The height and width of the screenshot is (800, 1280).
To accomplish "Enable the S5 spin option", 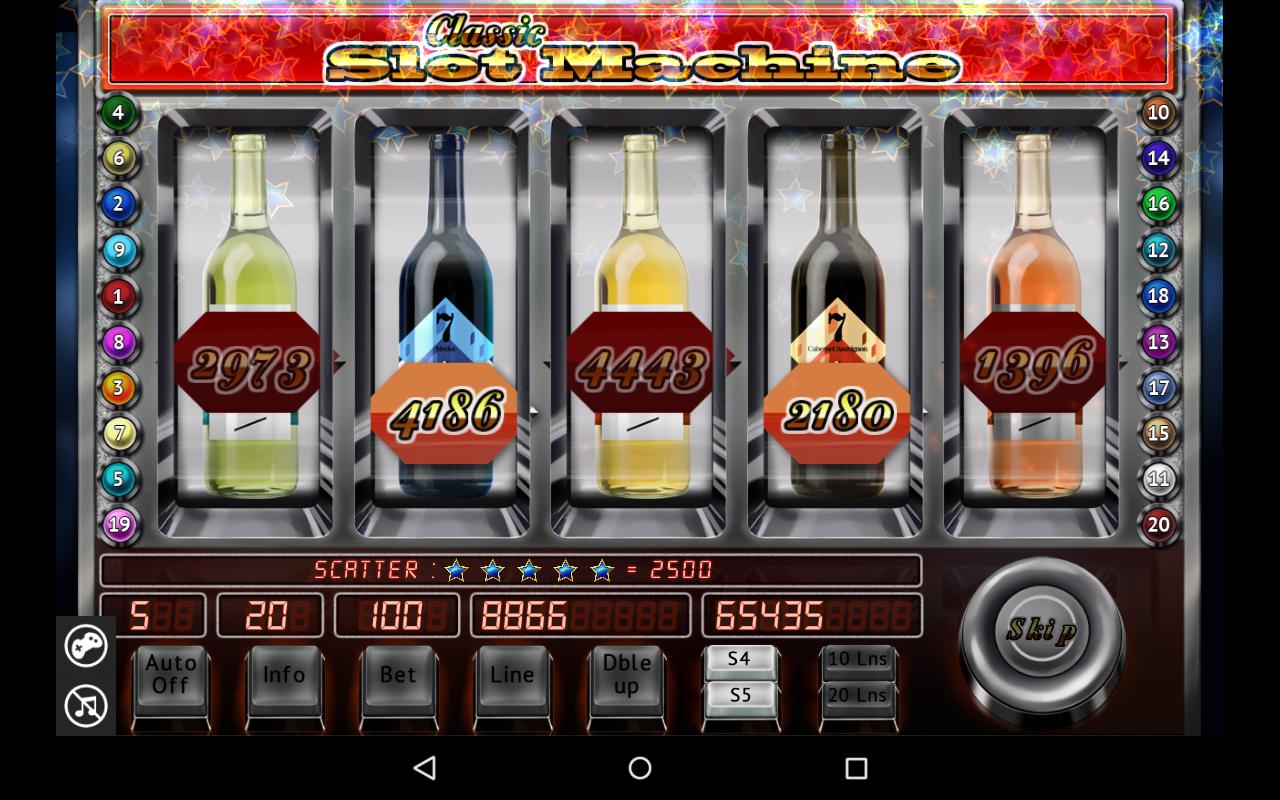I will [741, 696].
